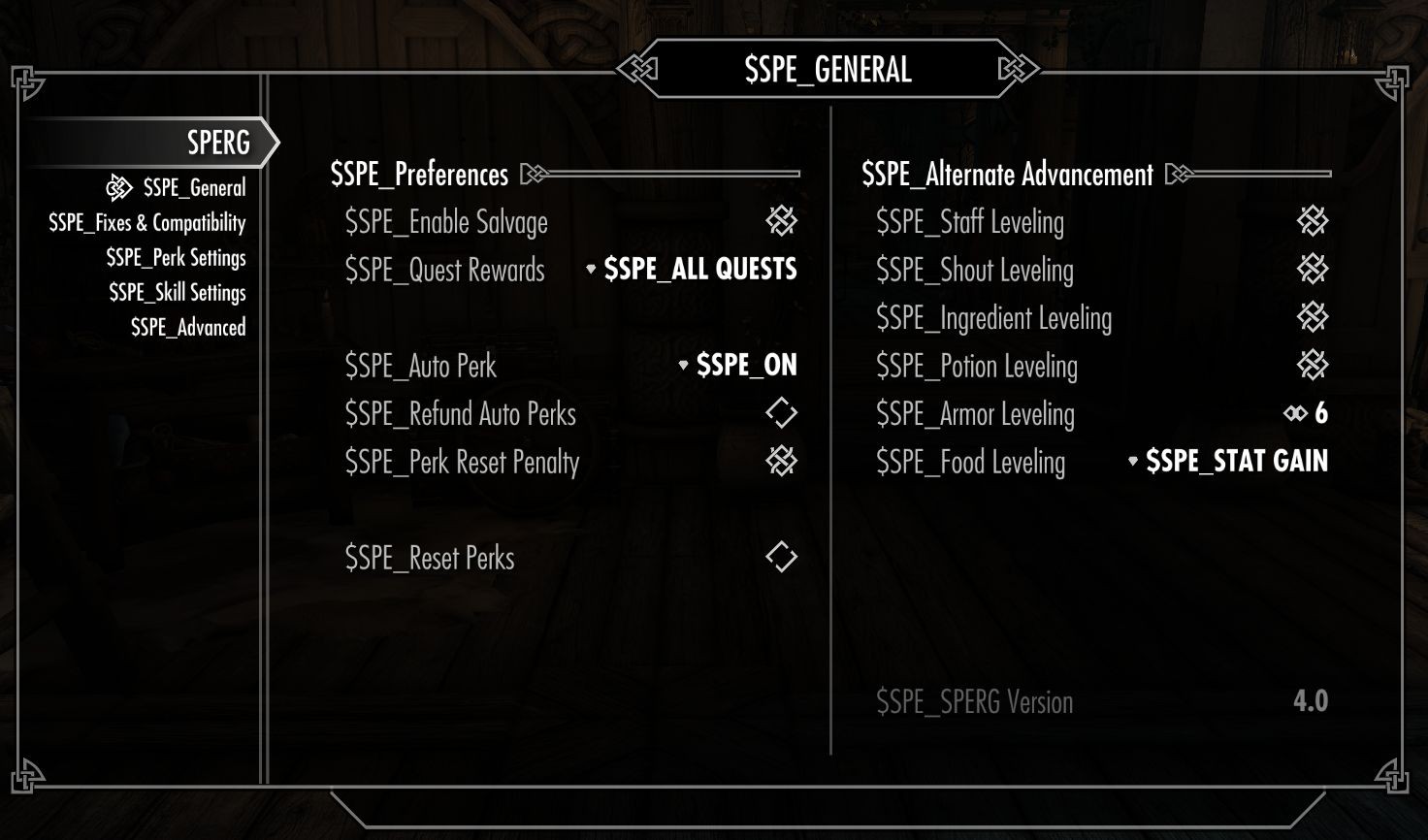This screenshot has width=1428, height=840.
Task: Toggle the $SPE_Potion Leveling knot icon
Action: coord(1312,366)
